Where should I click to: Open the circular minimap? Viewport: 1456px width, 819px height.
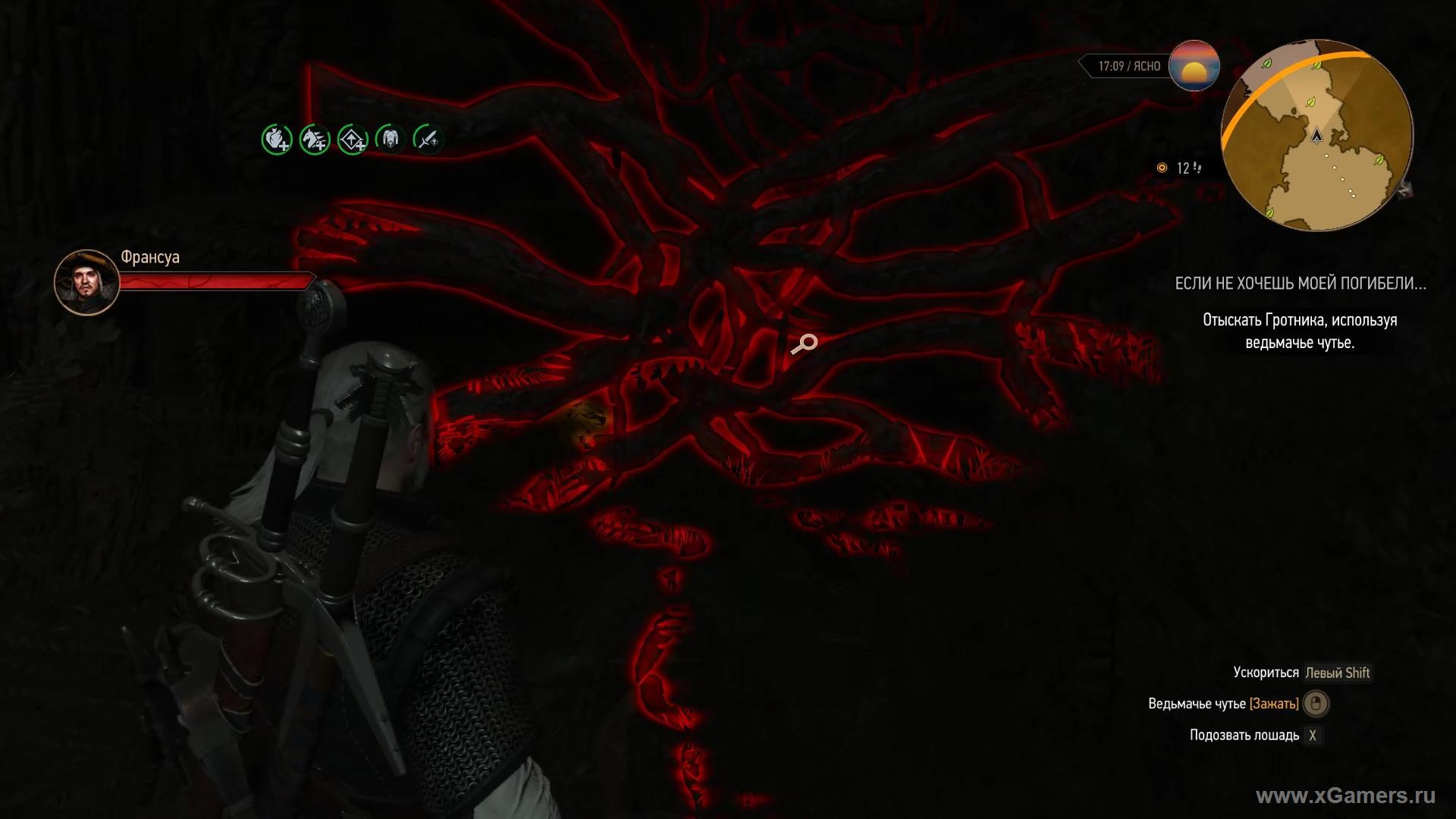[1317, 136]
